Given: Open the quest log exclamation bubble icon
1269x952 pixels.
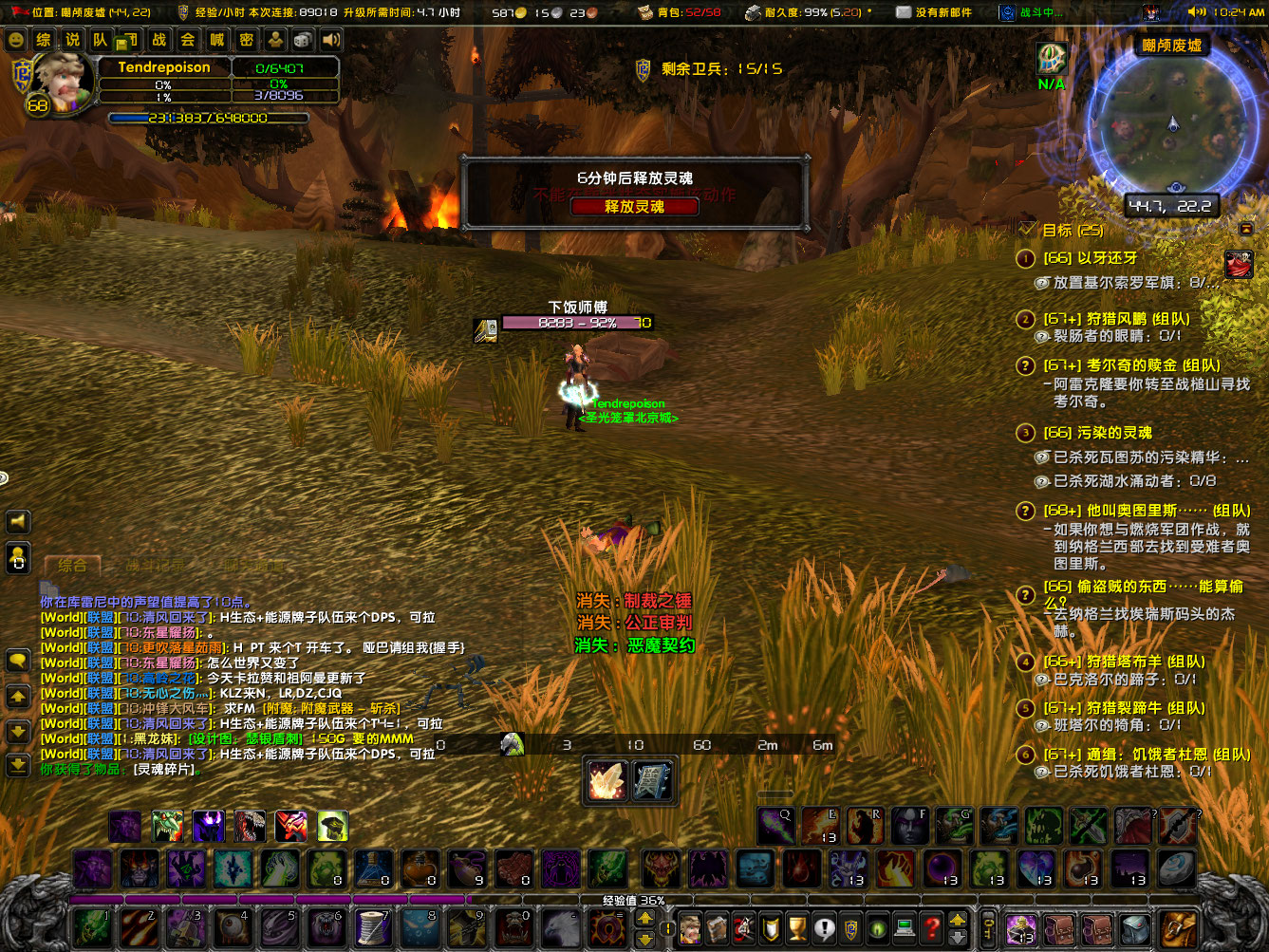Looking at the screenshot, I should (824, 928).
